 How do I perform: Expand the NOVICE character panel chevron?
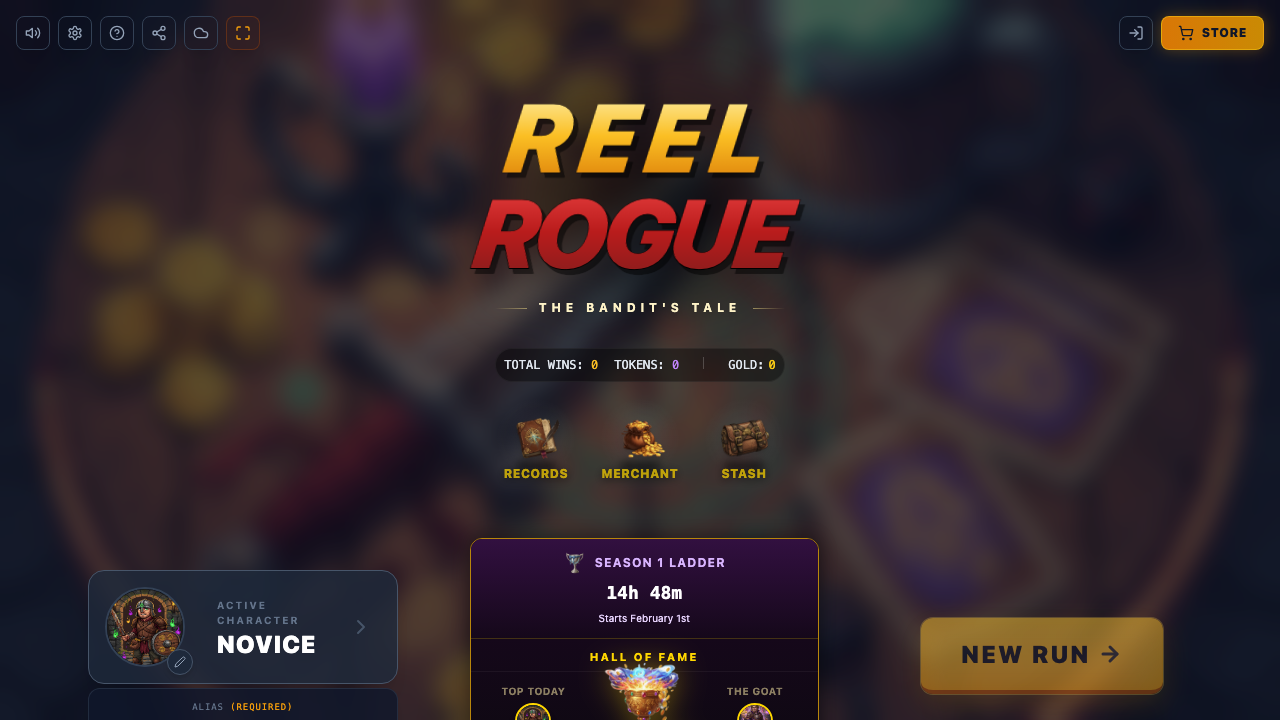pos(360,627)
